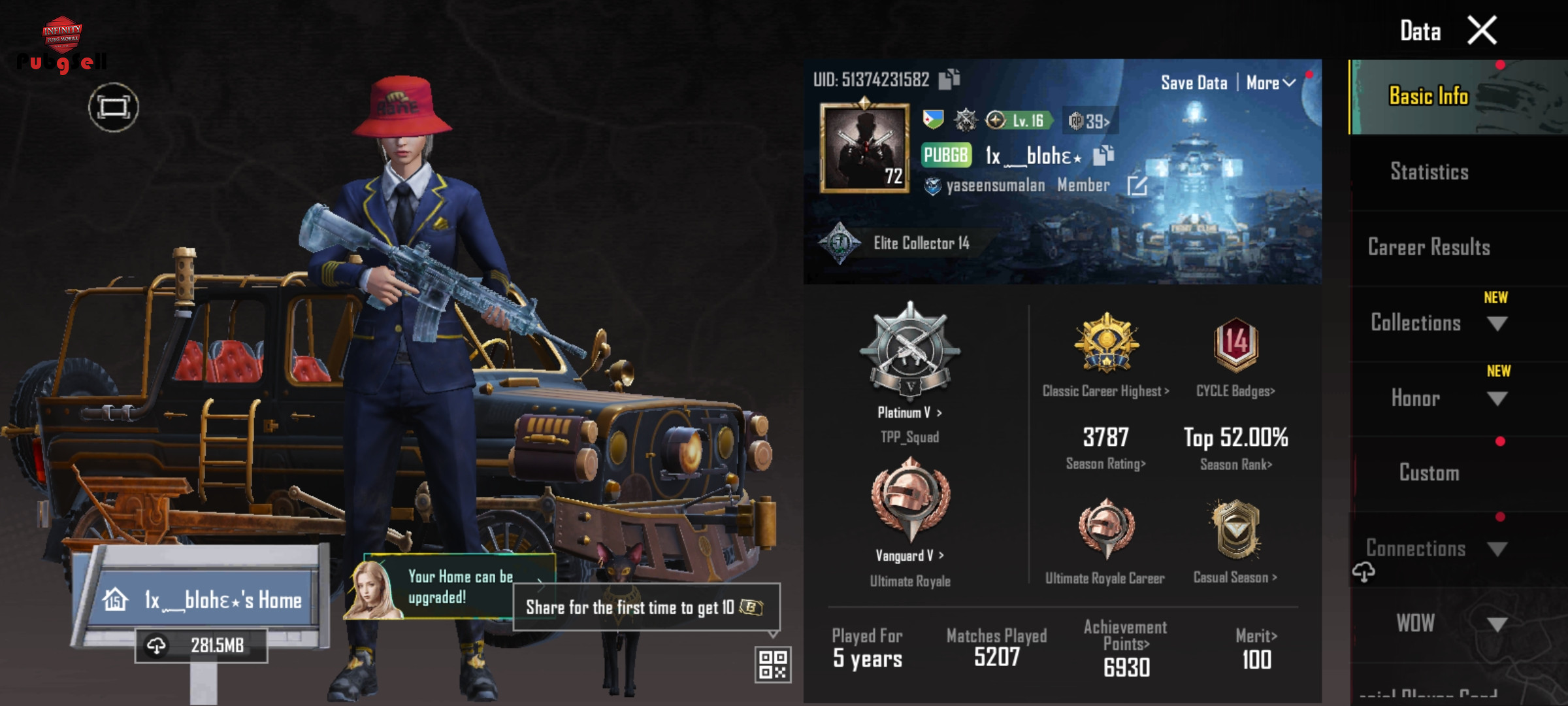Viewport: 1568px width, 706px height.
Task: Expand the Connections section
Action: click(1496, 549)
